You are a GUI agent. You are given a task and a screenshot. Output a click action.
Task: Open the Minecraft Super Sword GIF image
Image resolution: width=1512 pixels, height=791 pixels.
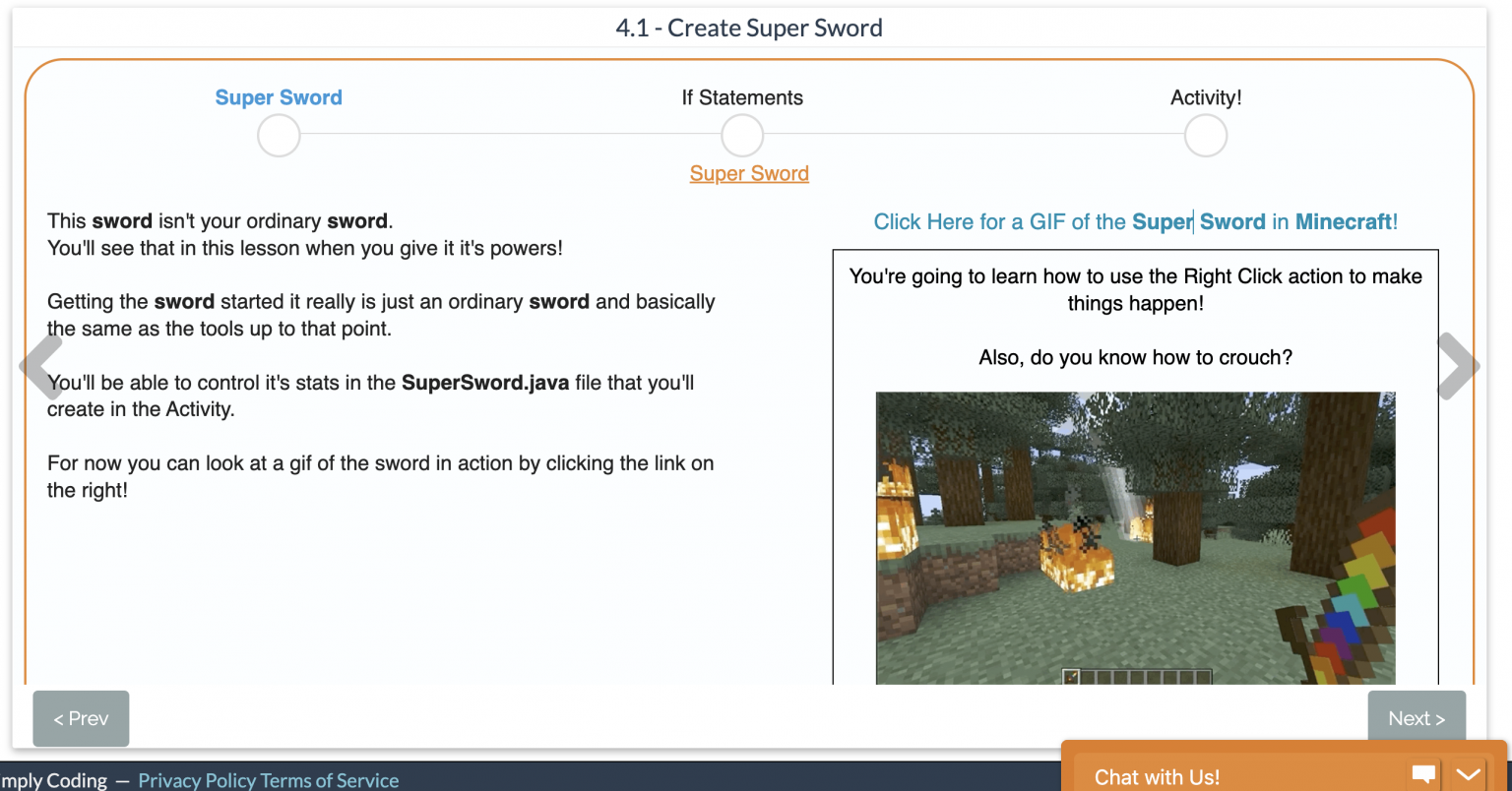[1135, 537]
